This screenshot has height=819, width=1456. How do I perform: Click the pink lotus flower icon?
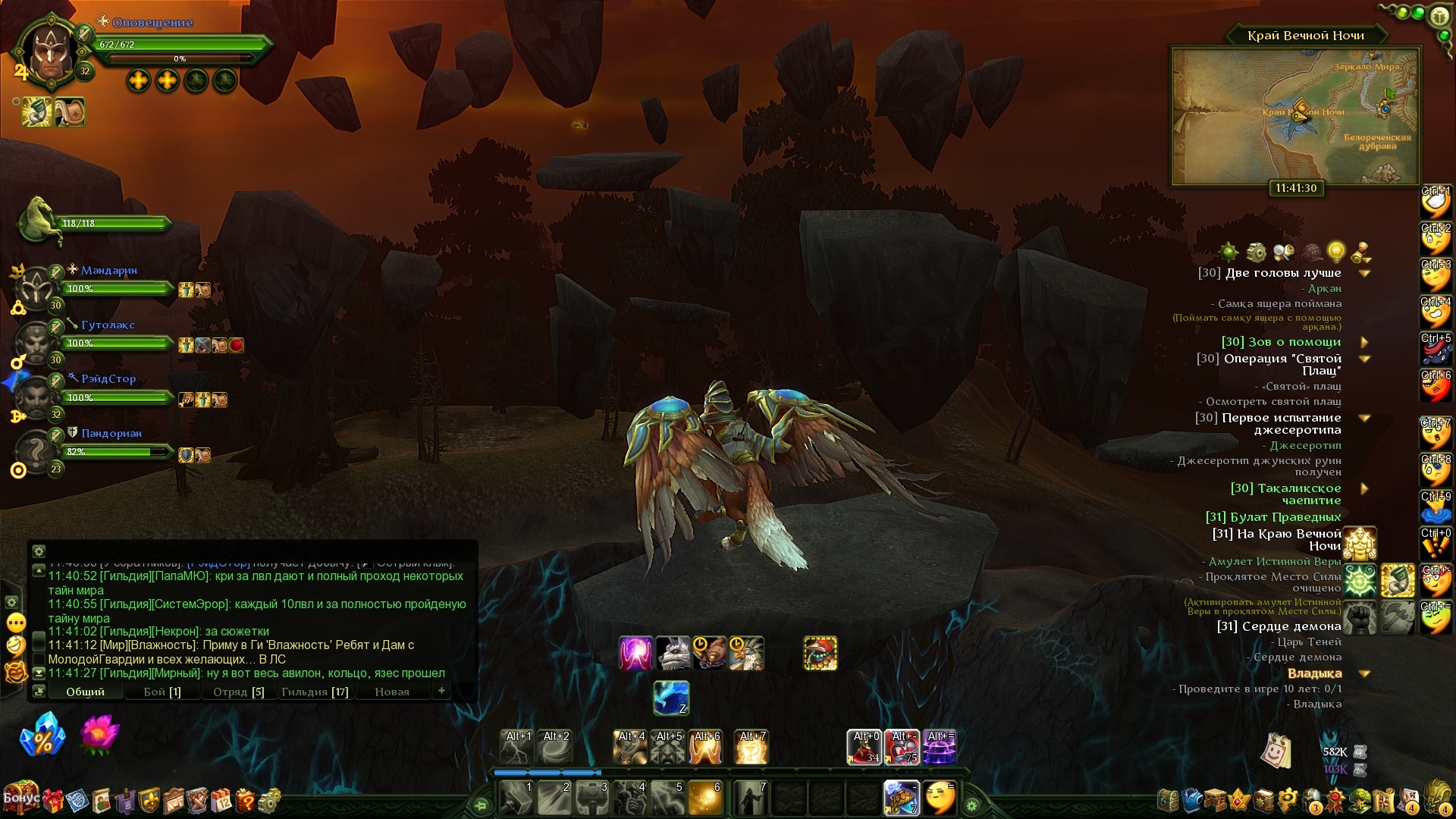(99, 733)
